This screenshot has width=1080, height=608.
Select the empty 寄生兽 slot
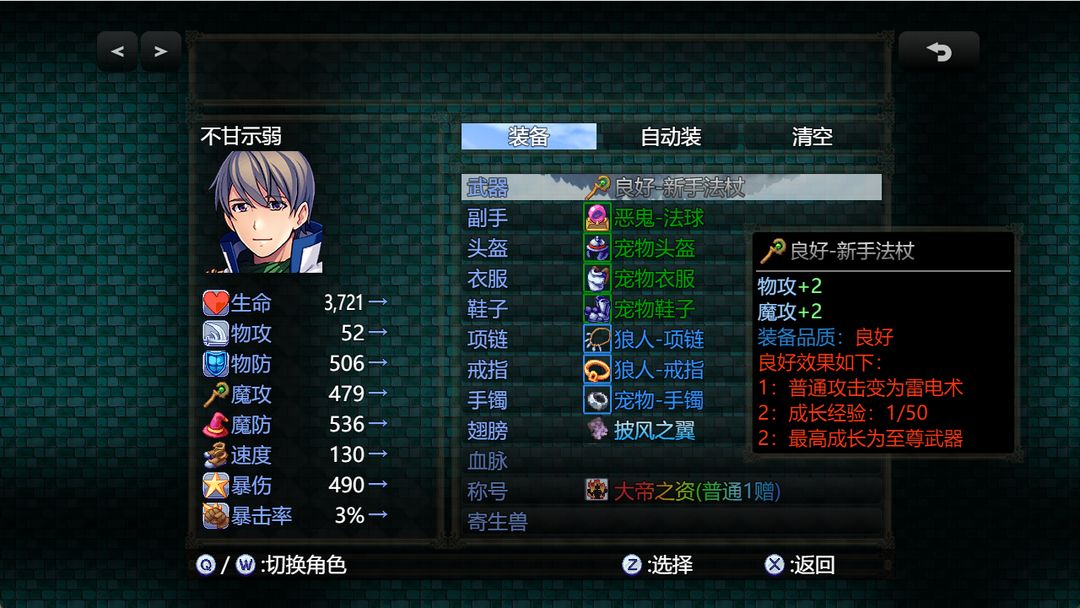point(671,522)
